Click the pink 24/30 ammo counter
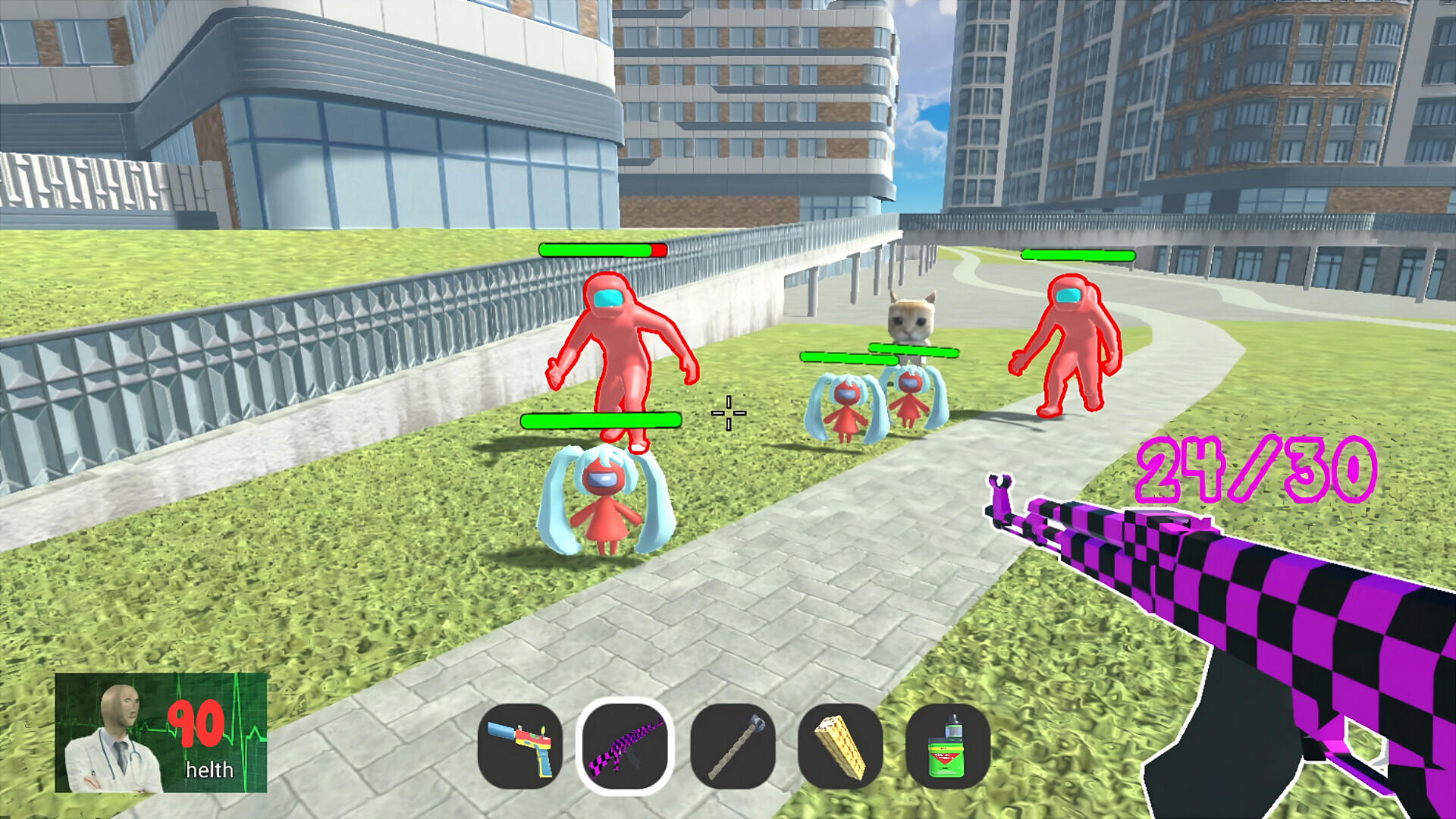The width and height of the screenshot is (1456, 819). 1259,470
